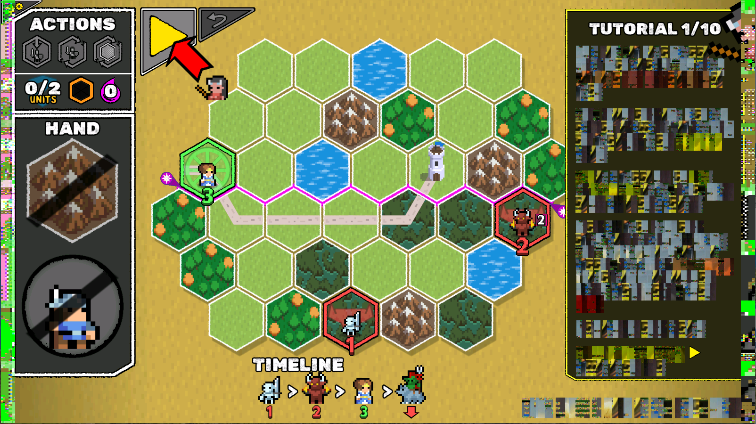Screen dimensions: 756x424
Task: Click the purple mana orb icon
Action: click(111, 90)
